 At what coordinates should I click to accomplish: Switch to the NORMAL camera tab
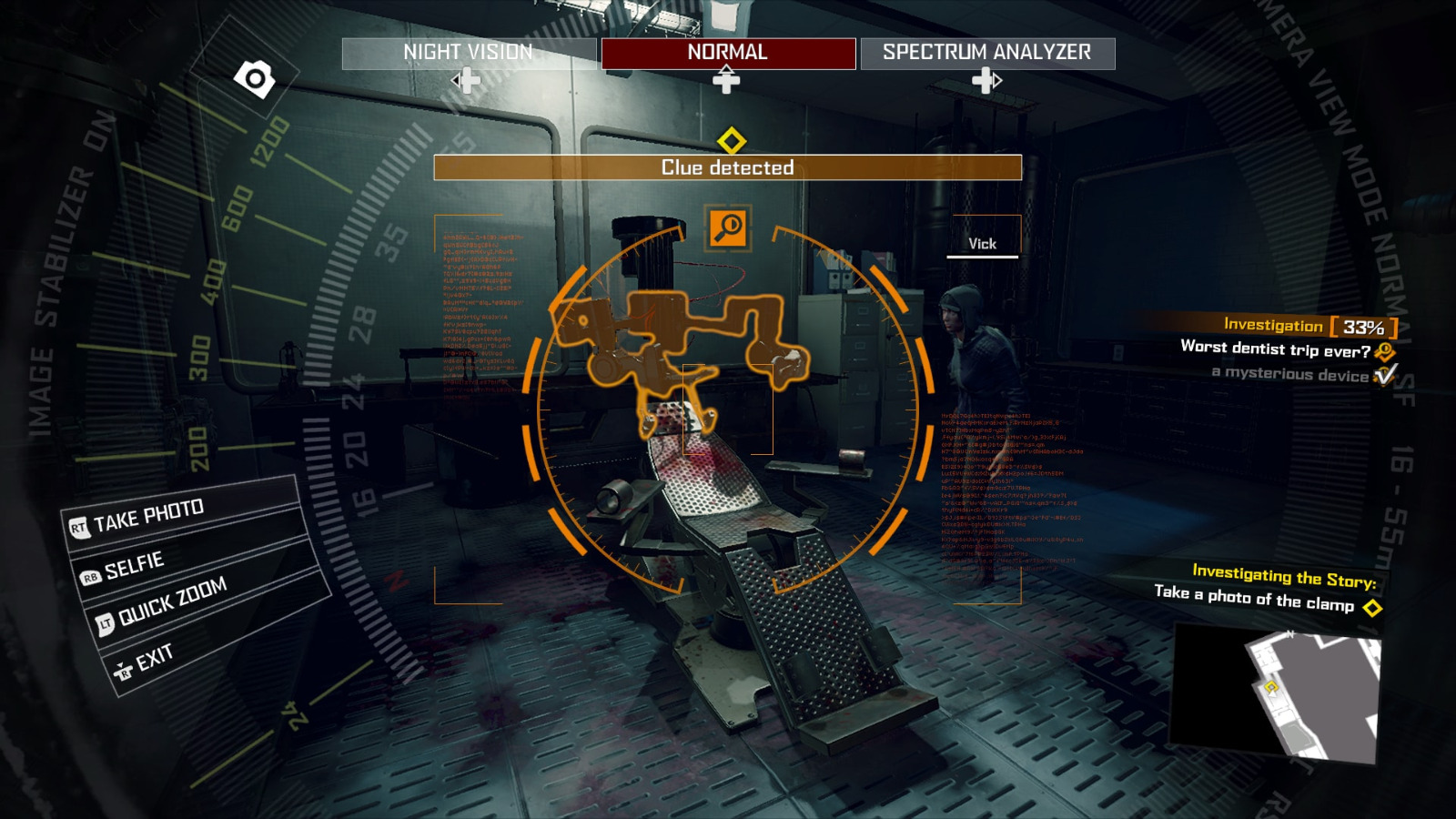[x=728, y=52]
